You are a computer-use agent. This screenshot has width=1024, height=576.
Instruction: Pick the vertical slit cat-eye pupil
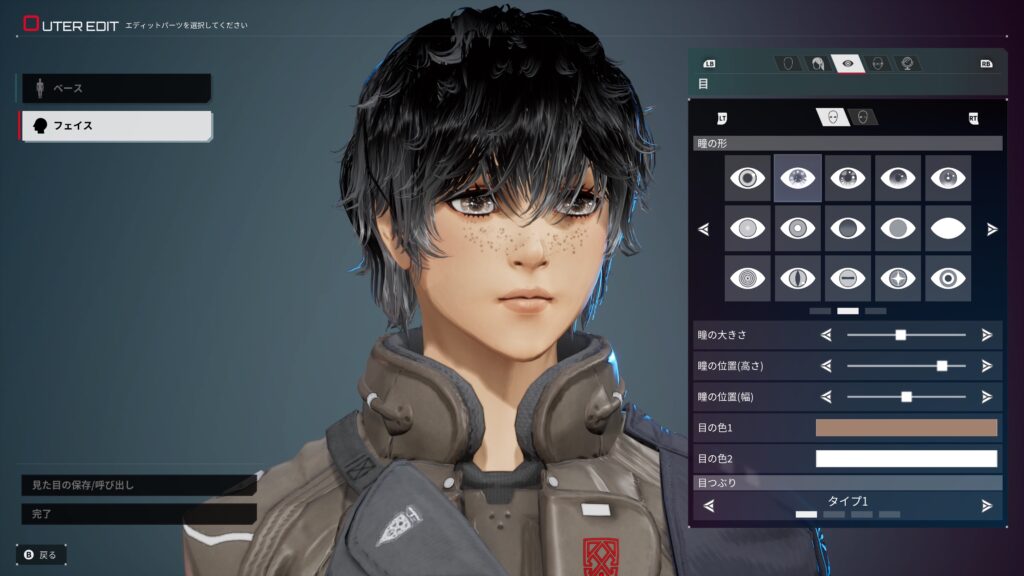798,278
